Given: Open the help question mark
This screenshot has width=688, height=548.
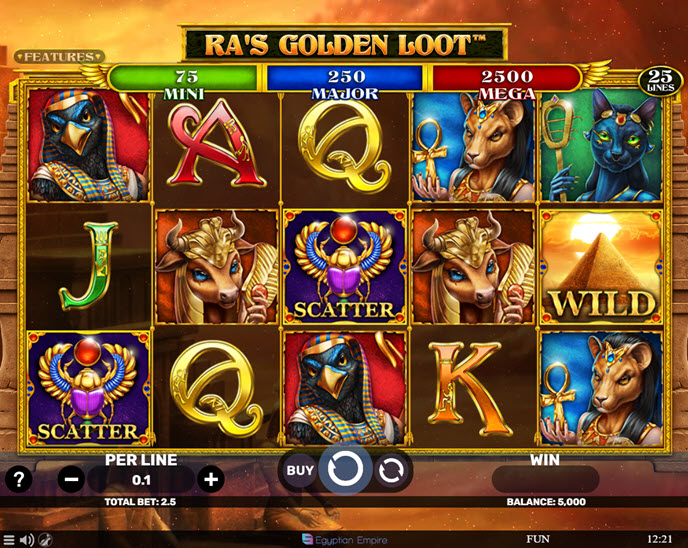Looking at the screenshot, I should (x=19, y=479).
